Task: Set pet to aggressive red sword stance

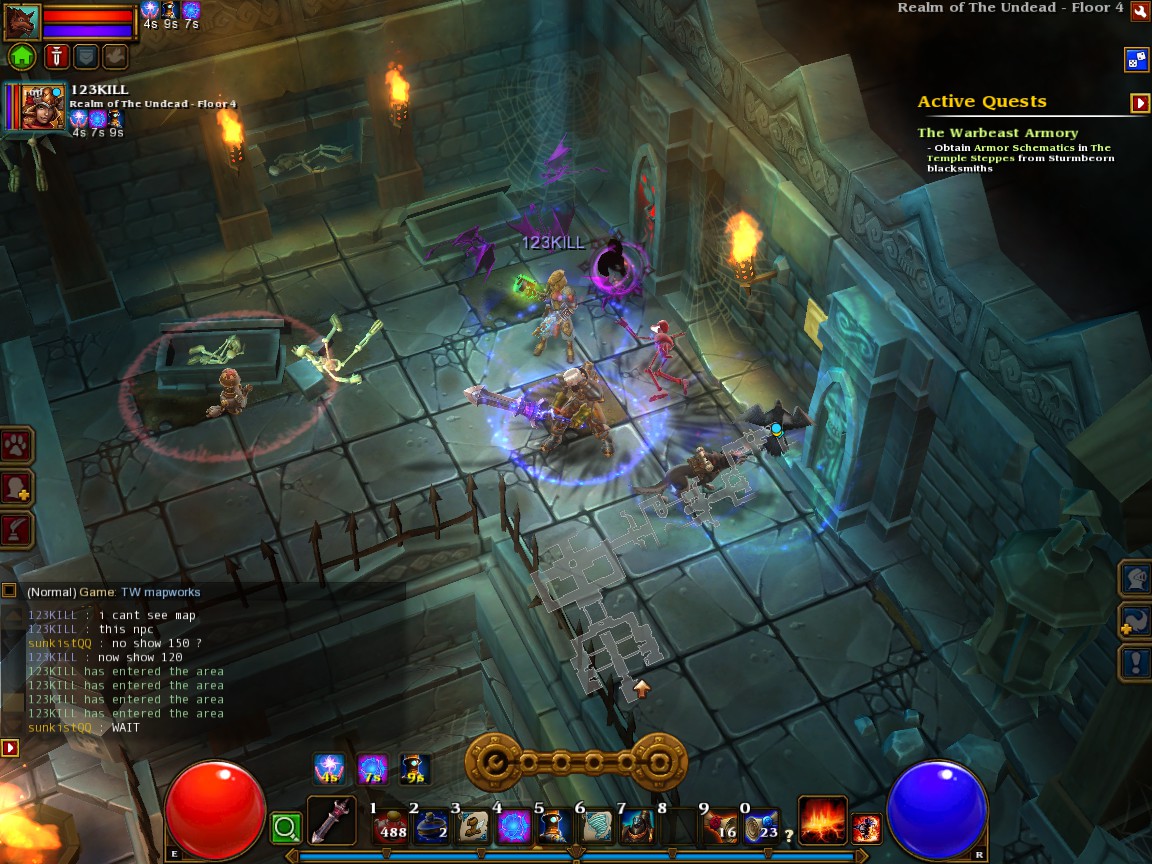Action: pos(55,56)
